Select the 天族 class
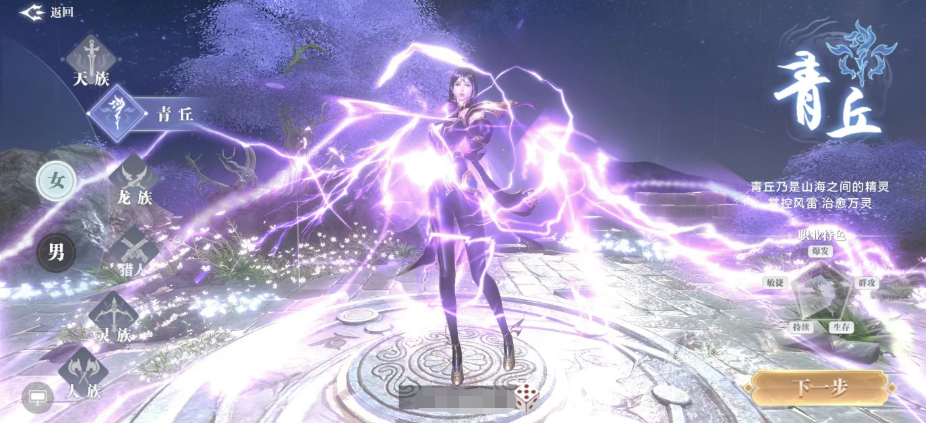 91,60
